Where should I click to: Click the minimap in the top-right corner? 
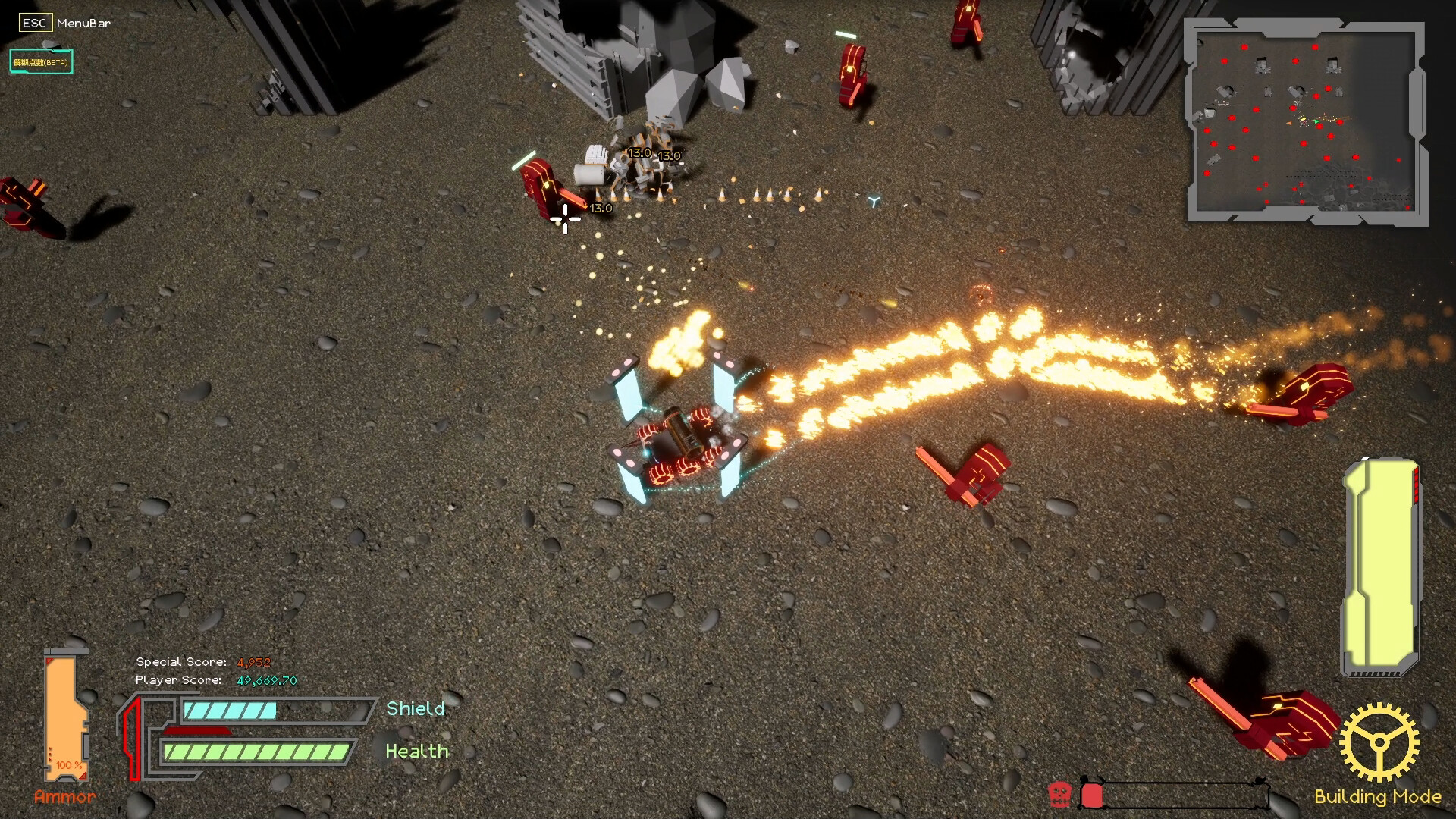coord(1304,121)
